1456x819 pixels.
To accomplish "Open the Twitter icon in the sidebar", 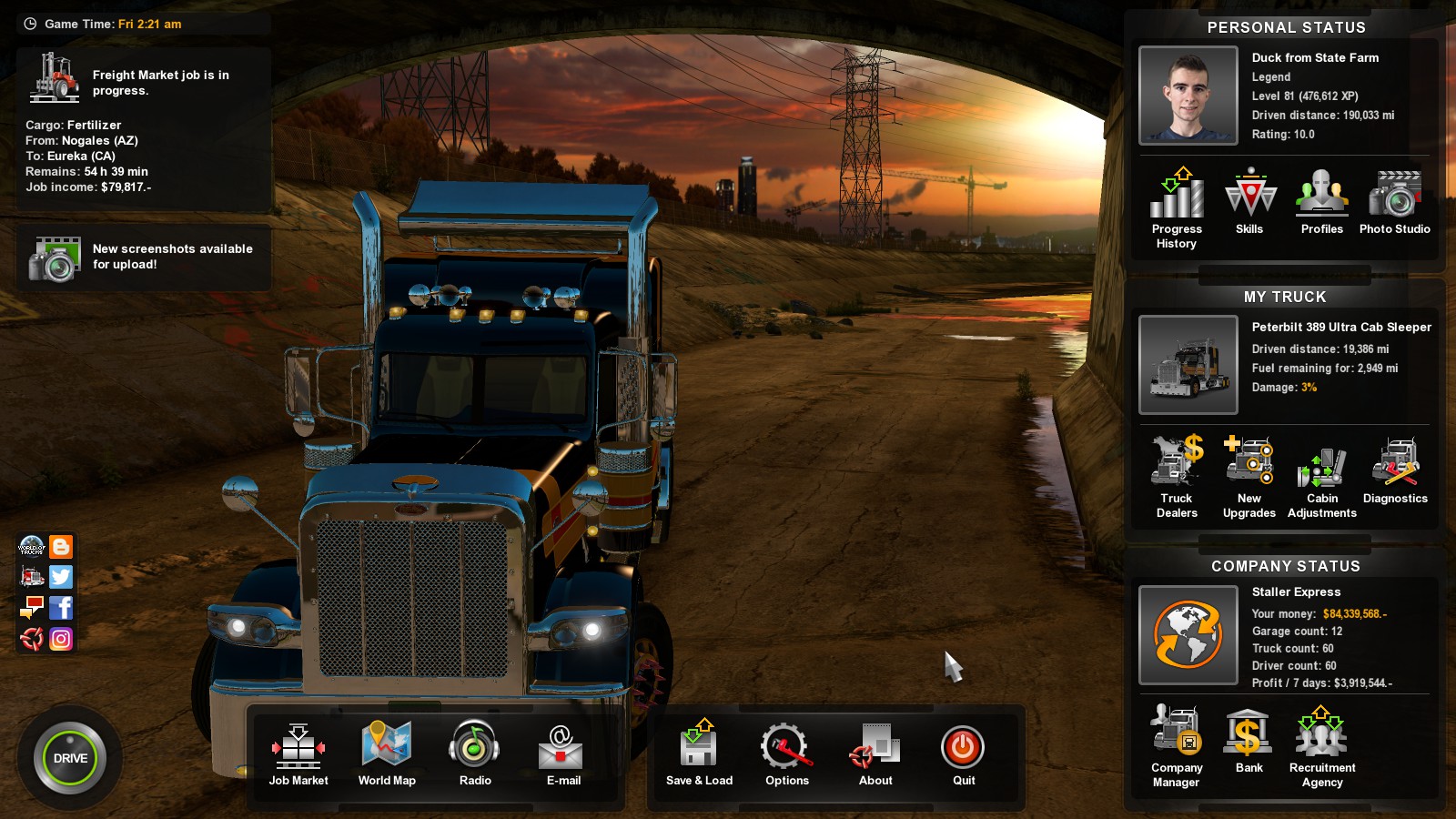I will coord(60,577).
